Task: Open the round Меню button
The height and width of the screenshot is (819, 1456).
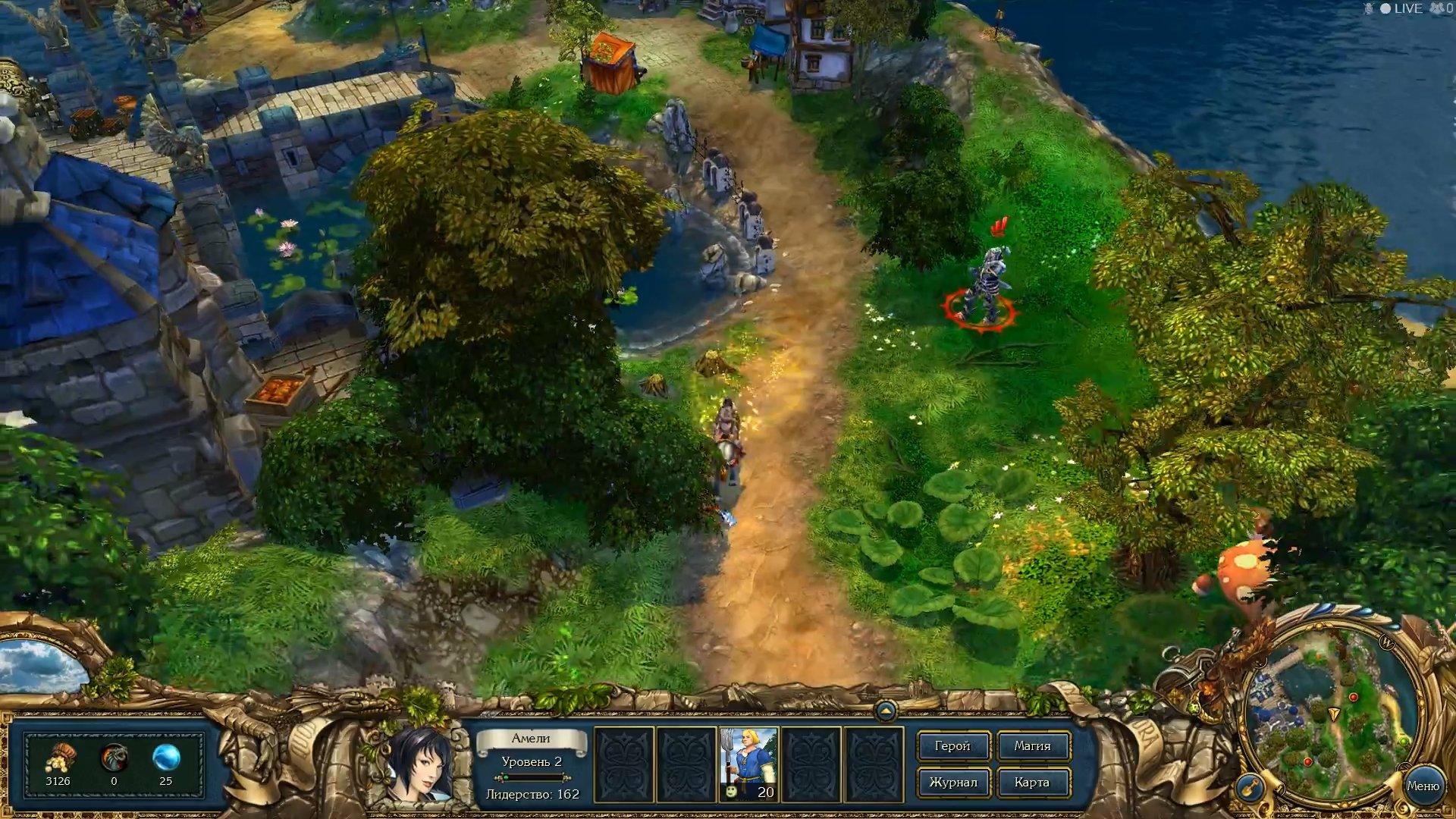Action: (1423, 786)
